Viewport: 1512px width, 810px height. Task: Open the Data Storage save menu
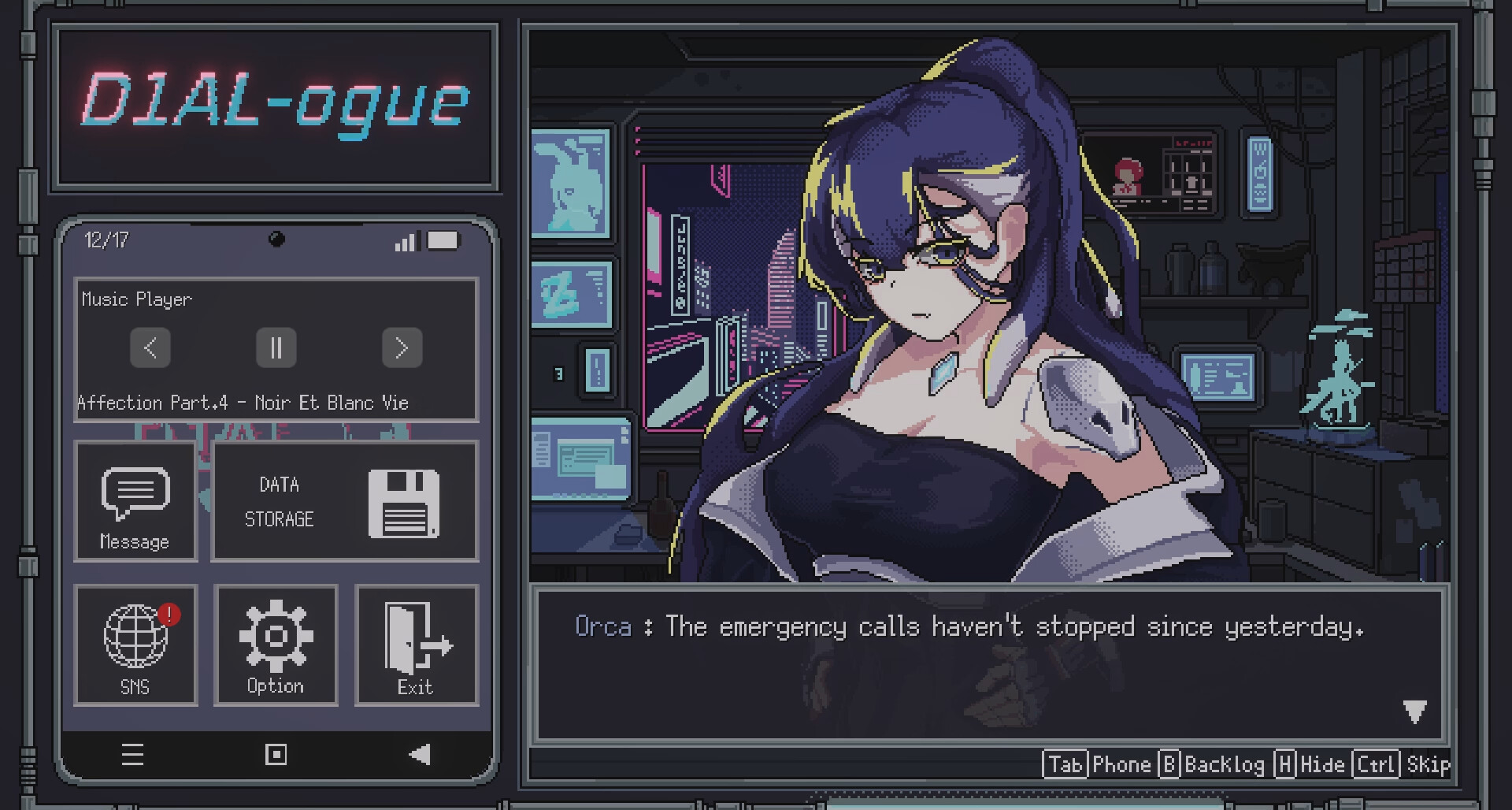coord(345,501)
